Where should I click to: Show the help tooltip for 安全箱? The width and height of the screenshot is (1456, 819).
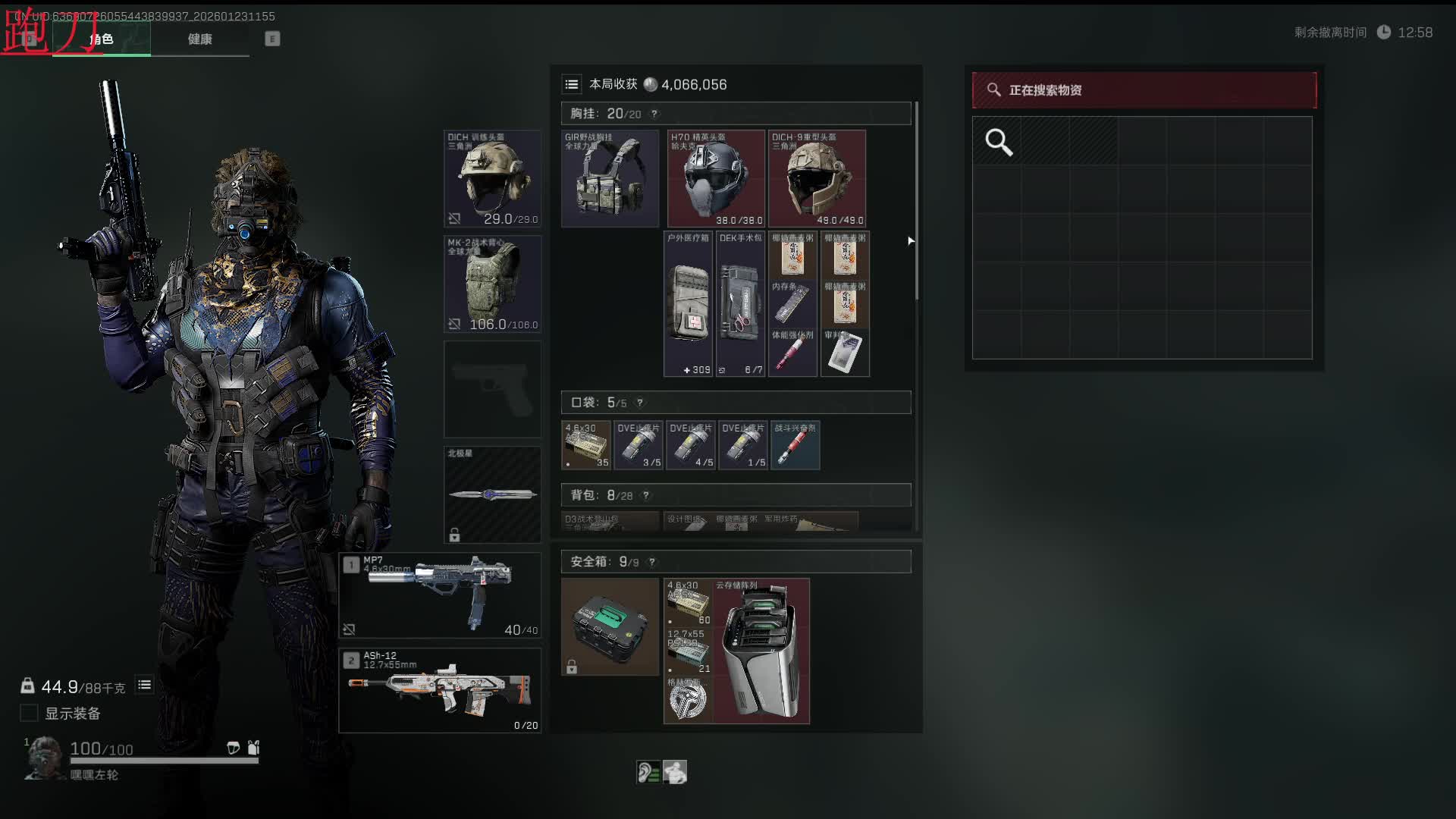pyautogui.click(x=652, y=562)
